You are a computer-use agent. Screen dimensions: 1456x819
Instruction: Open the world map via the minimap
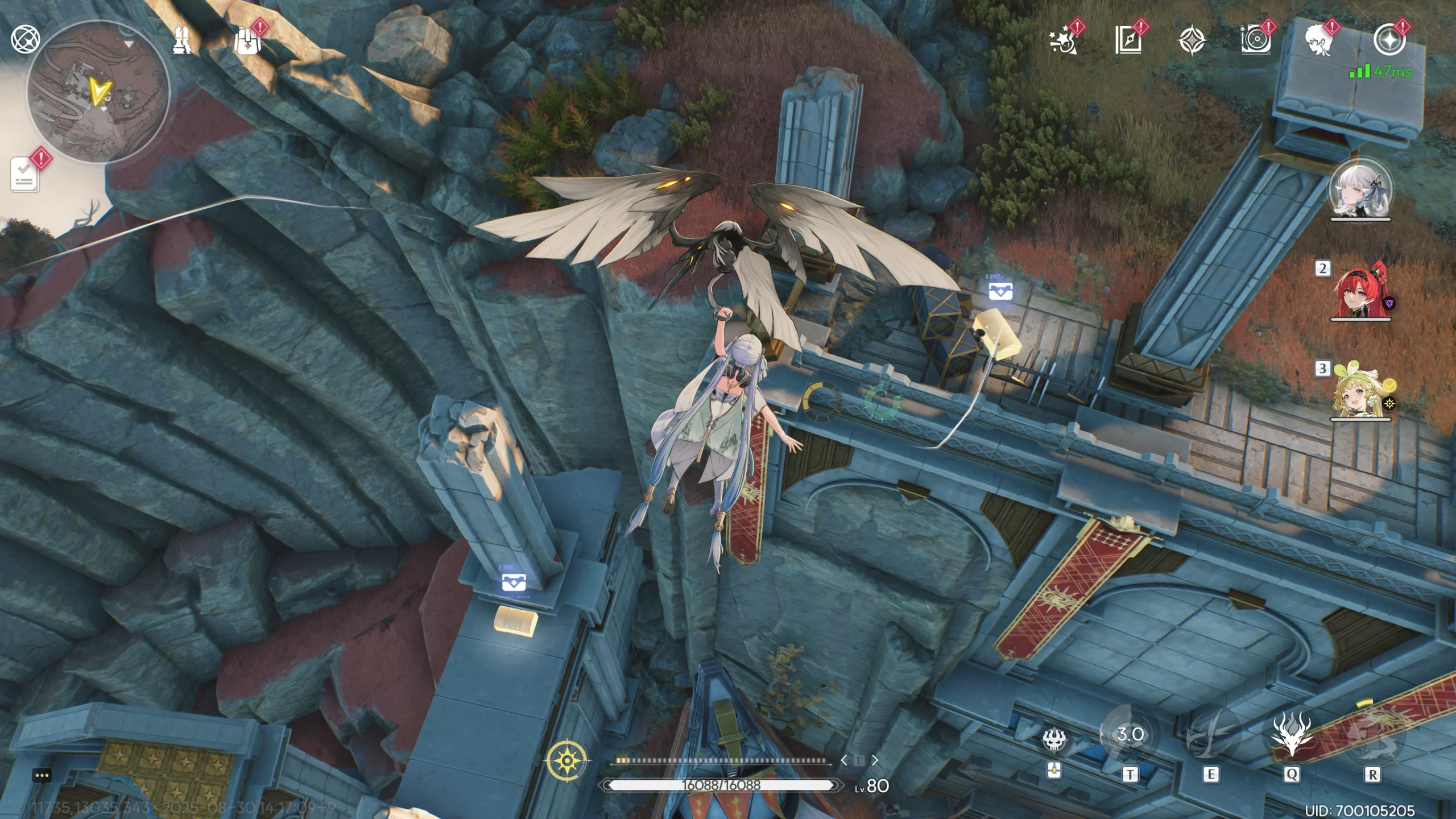98,92
